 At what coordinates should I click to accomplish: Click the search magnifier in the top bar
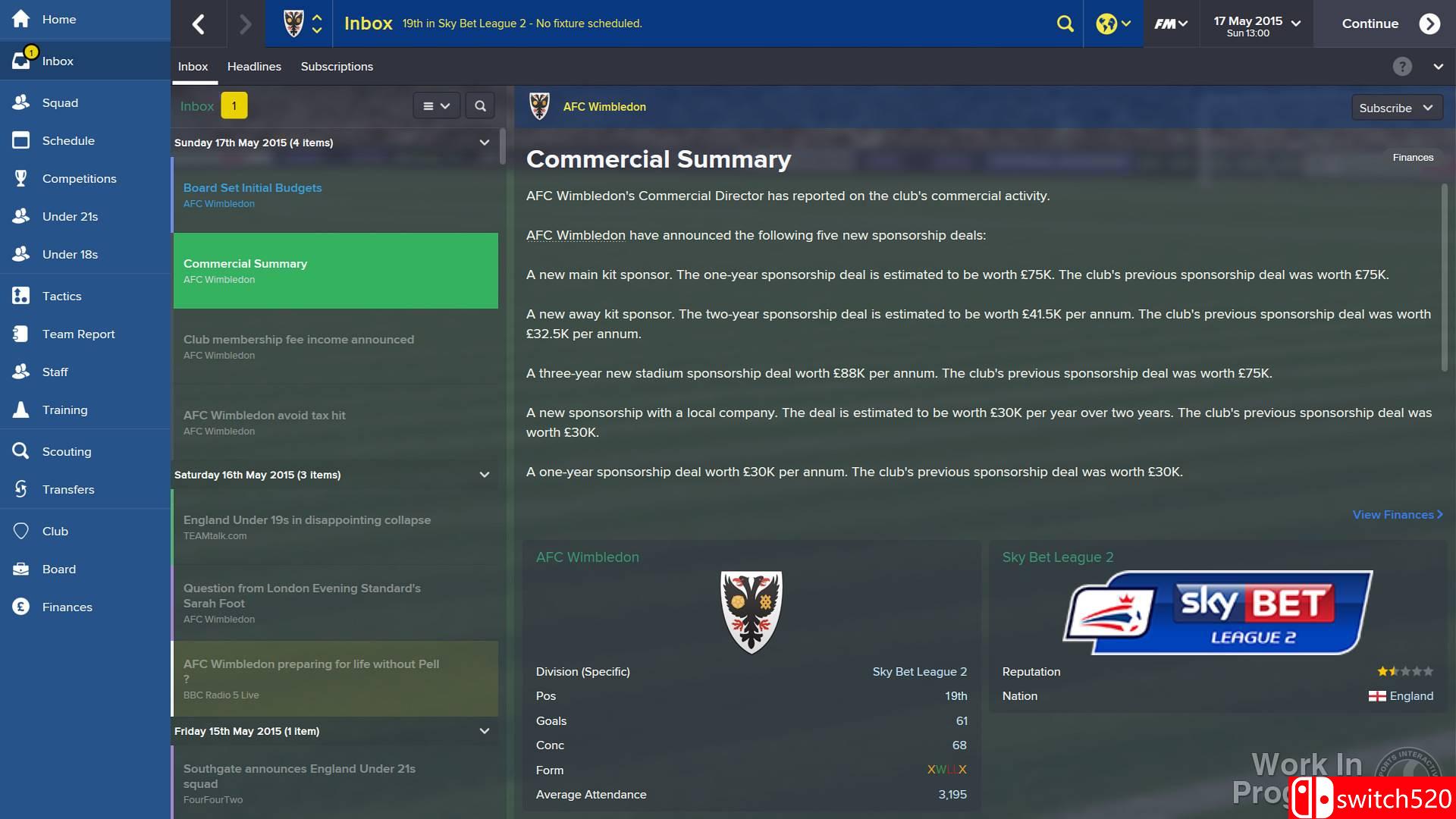[1065, 24]
